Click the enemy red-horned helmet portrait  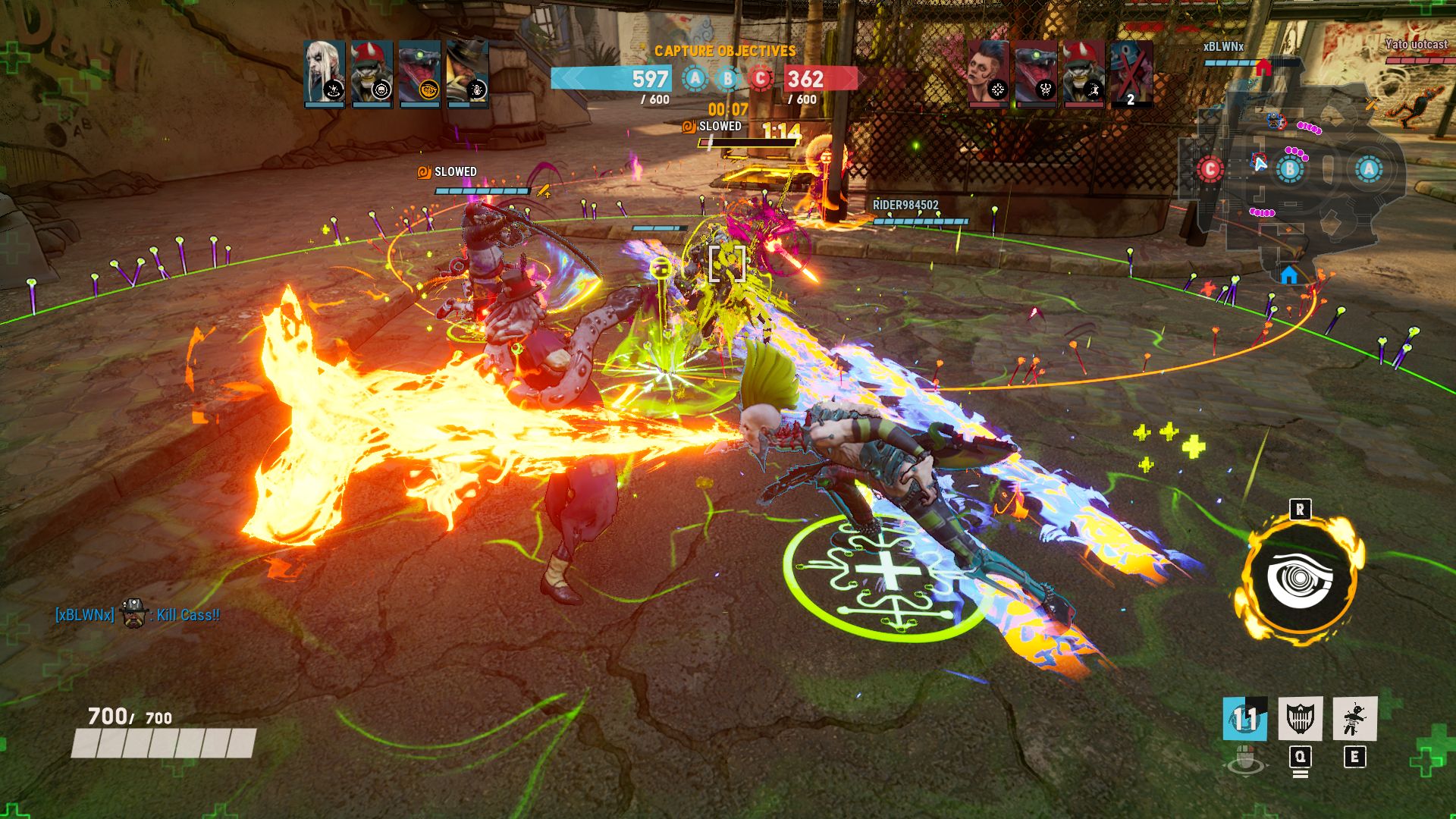pos(1083,73)
